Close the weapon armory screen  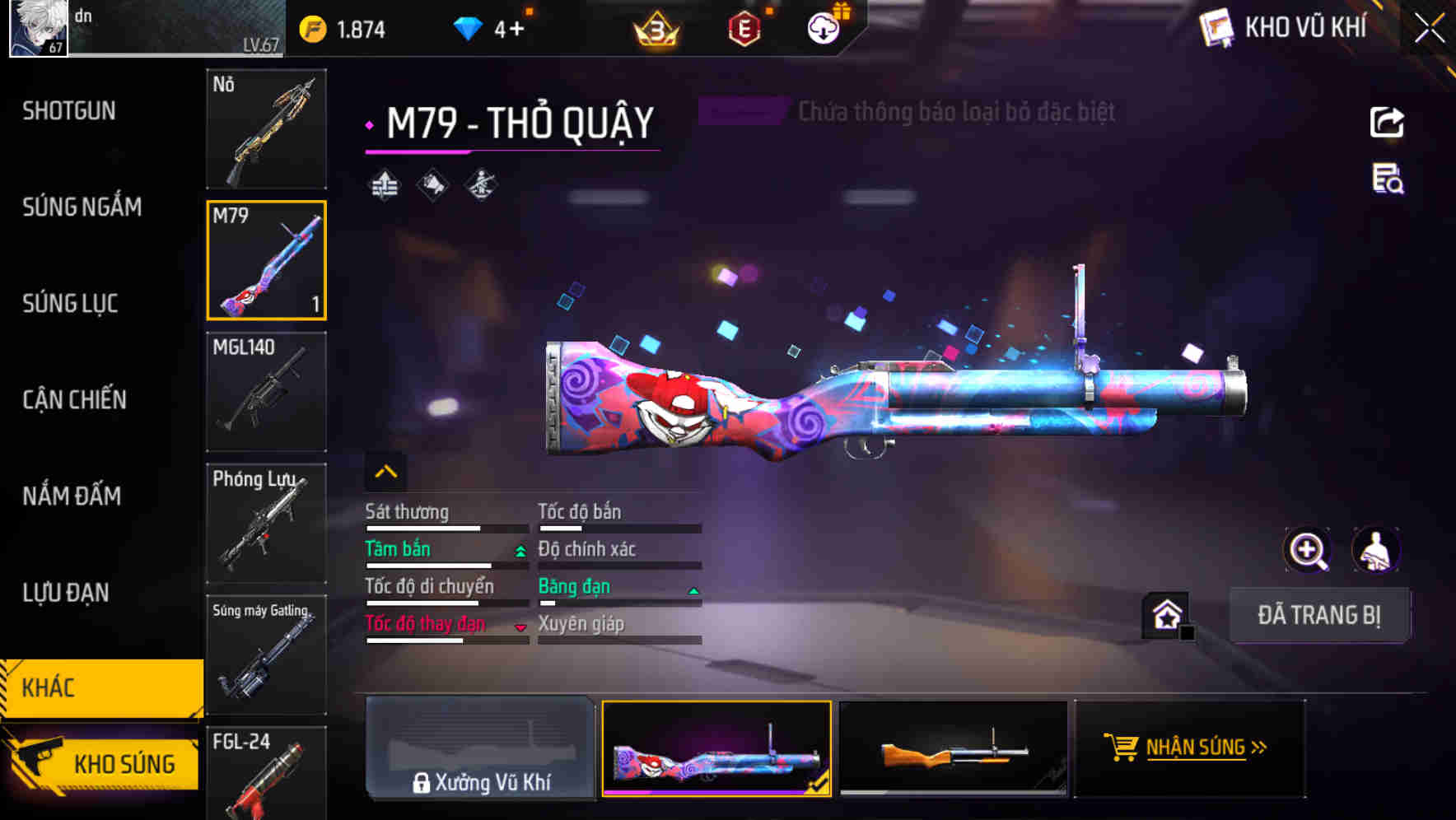coord(1429,29)
